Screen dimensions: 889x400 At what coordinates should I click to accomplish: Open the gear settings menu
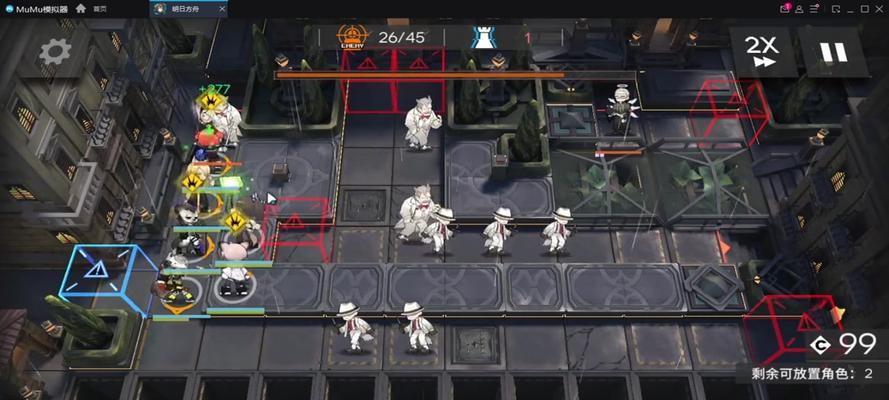54,50
